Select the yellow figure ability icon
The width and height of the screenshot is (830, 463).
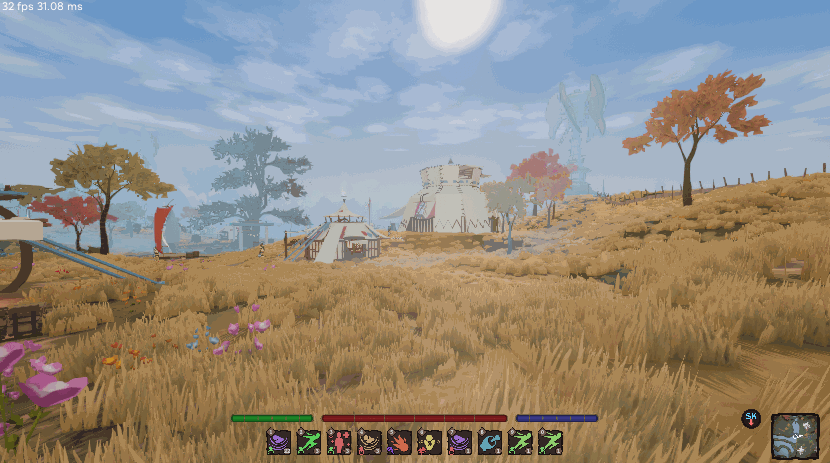430,441
